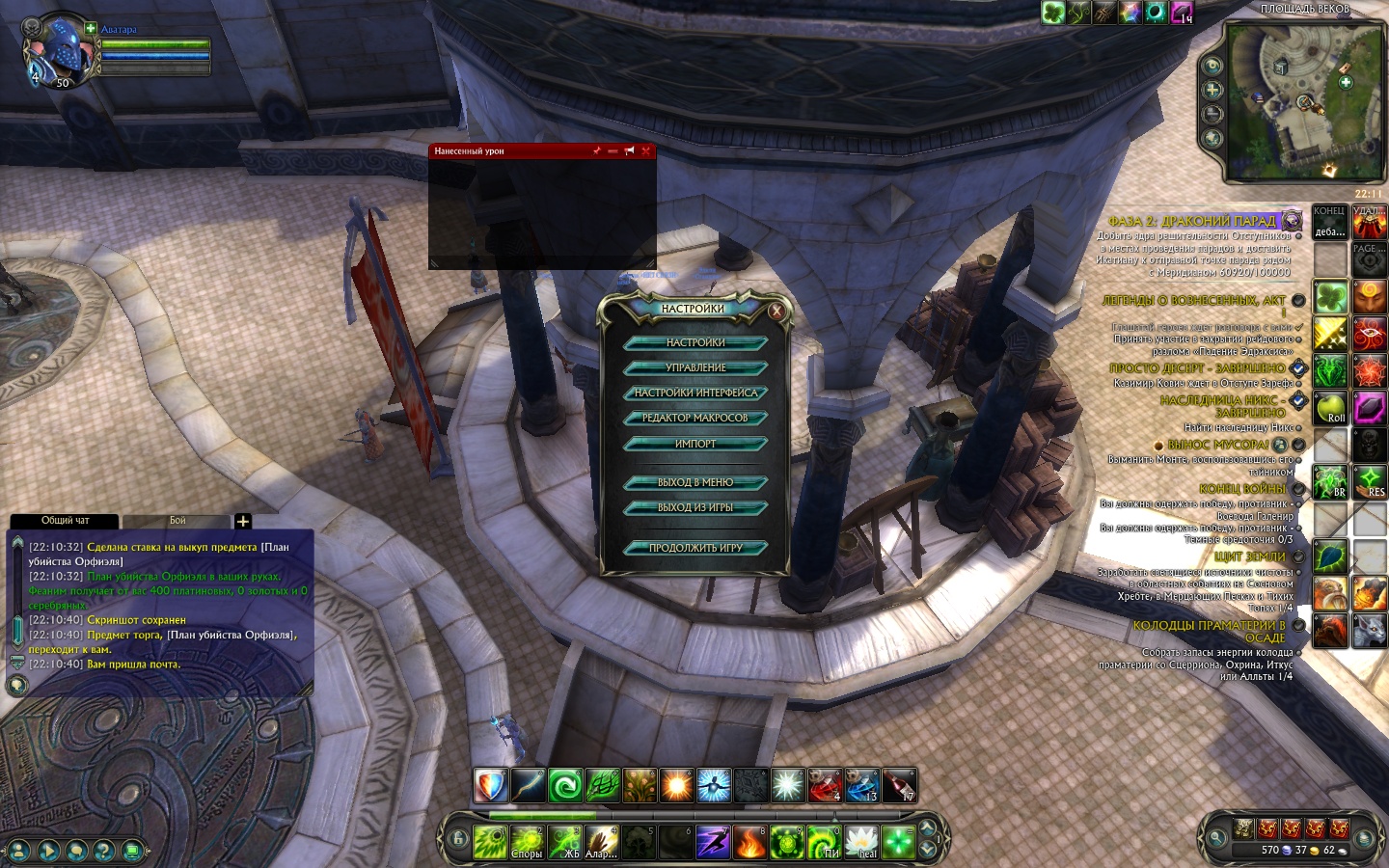Screen dimensions: 1389x868
Task: Switch to the Бой chat tab
Action: pos(177,521)
